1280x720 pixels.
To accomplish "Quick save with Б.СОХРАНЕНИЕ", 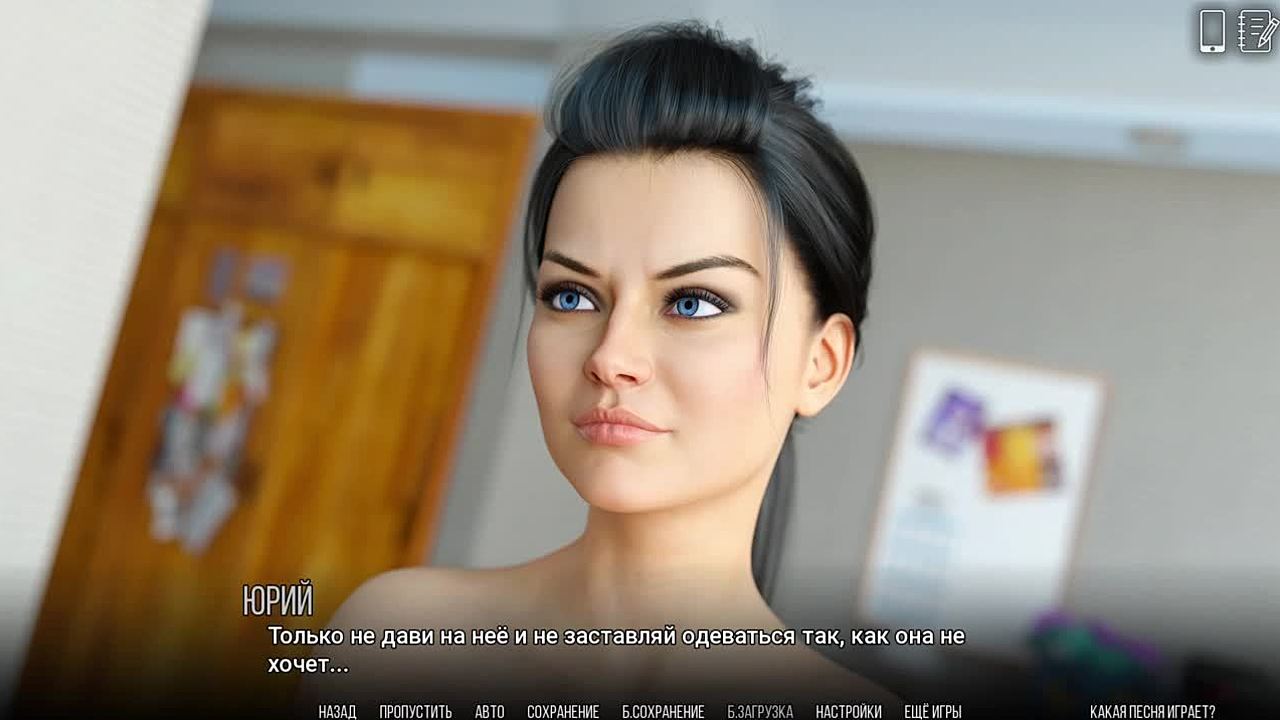I will click(663, 712).
